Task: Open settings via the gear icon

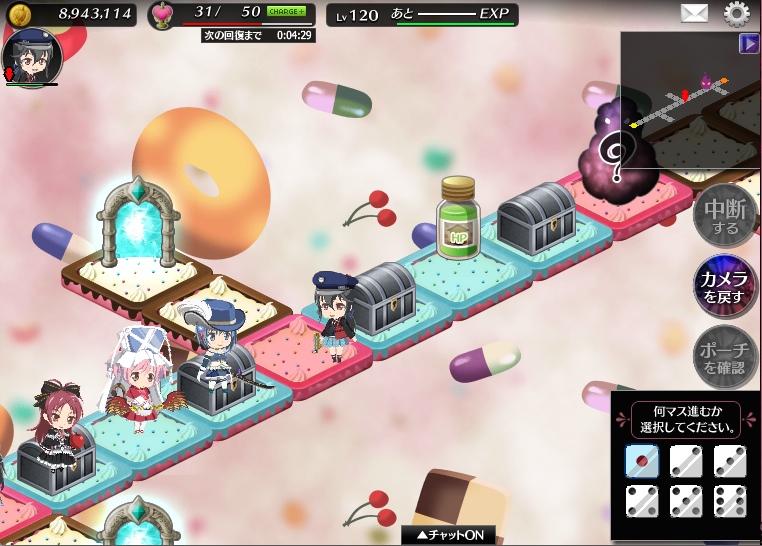Action: [x=737, y=13]
